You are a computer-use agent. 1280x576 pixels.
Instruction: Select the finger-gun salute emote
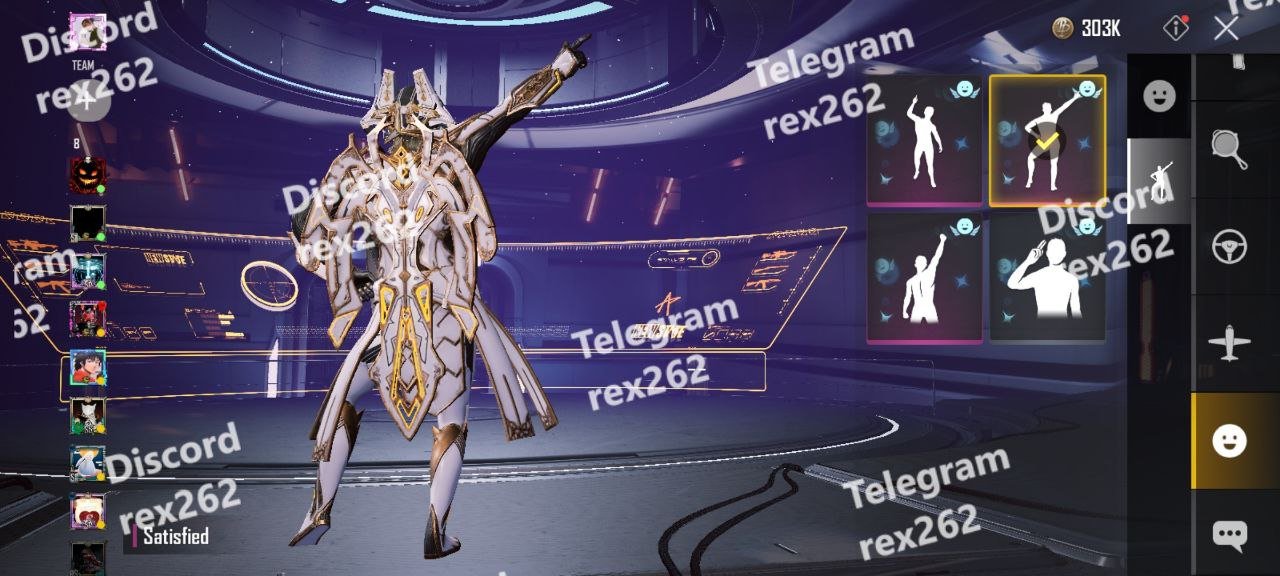pyautogui.click(x=1047, y=277)
